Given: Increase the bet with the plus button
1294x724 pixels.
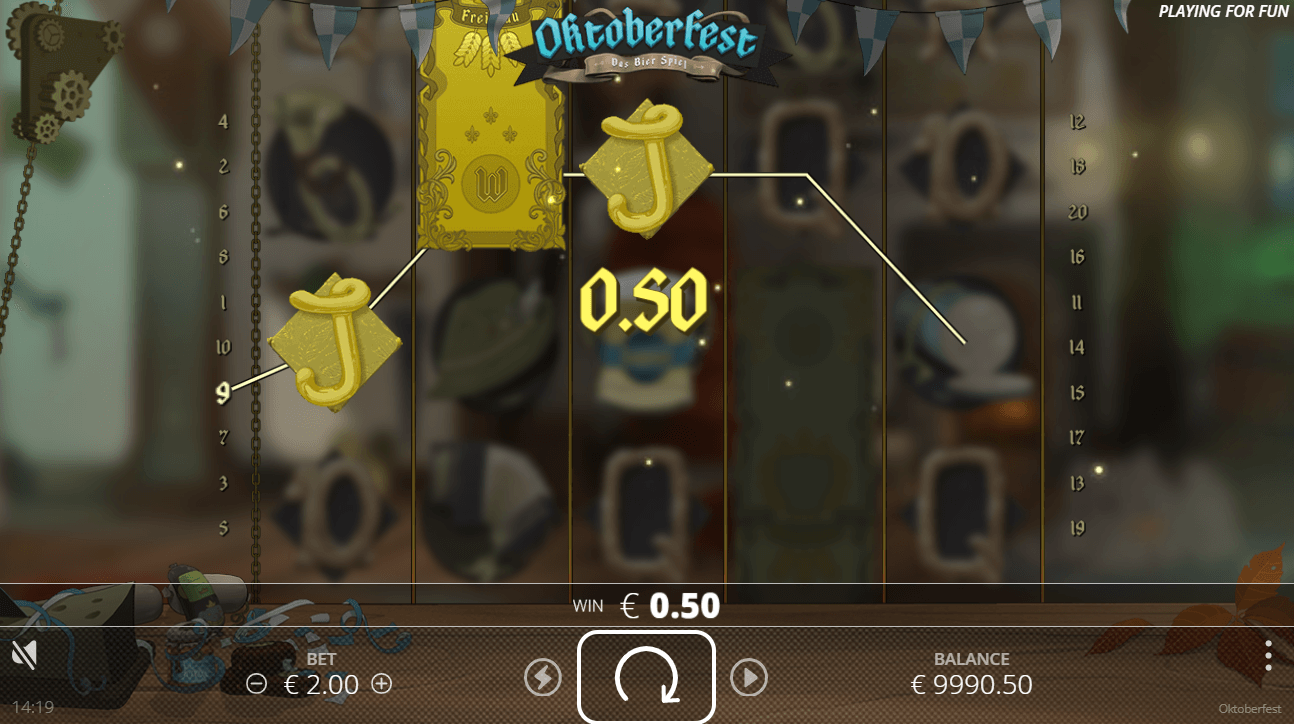Looking at the screenshot, I should (x=381, y=684).
